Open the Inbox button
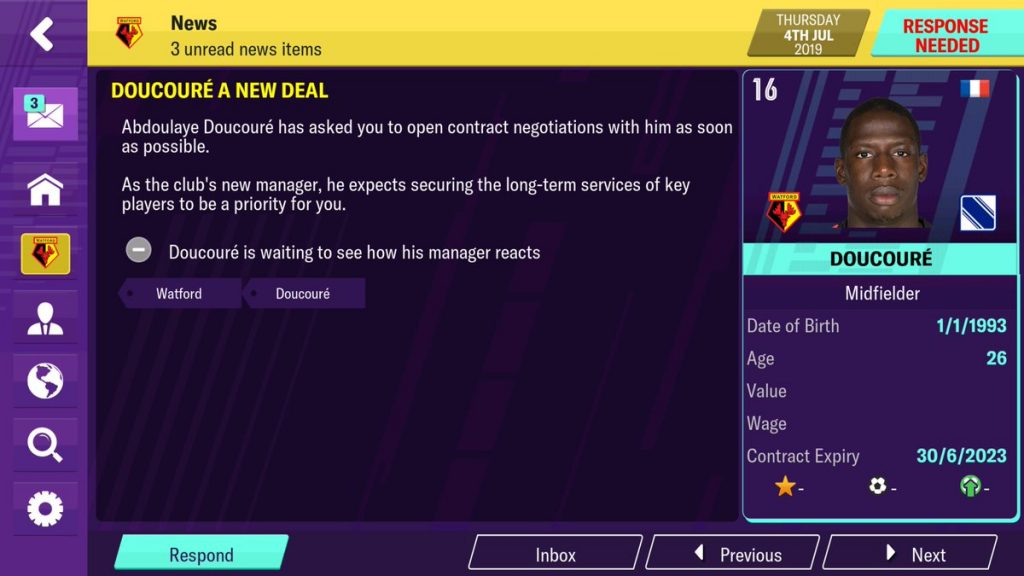This screenshot has height=576, width=1024. click(x=555, y=554)
